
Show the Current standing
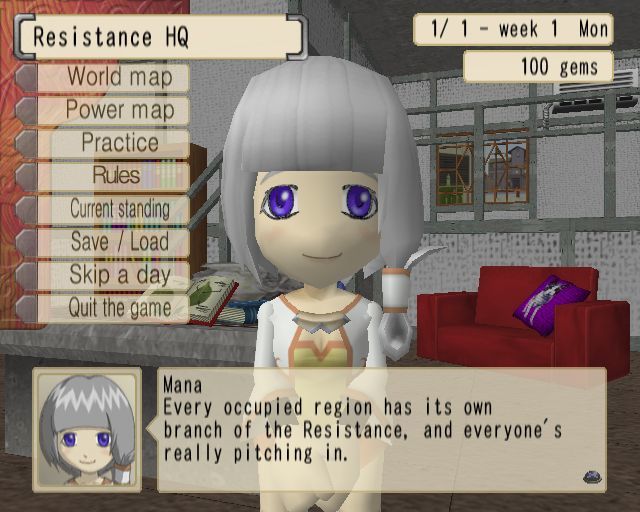pyautogui.click(x=119, y=209)
